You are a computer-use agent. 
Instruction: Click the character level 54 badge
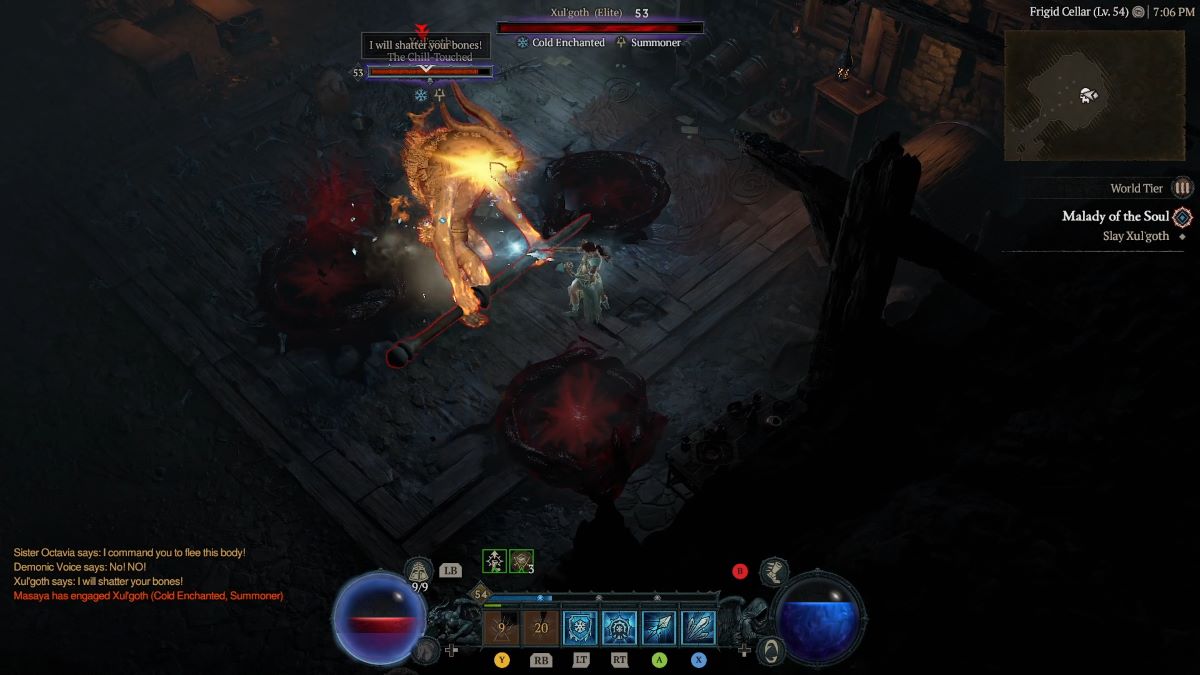pyautogui.click(x=480, y=594)
